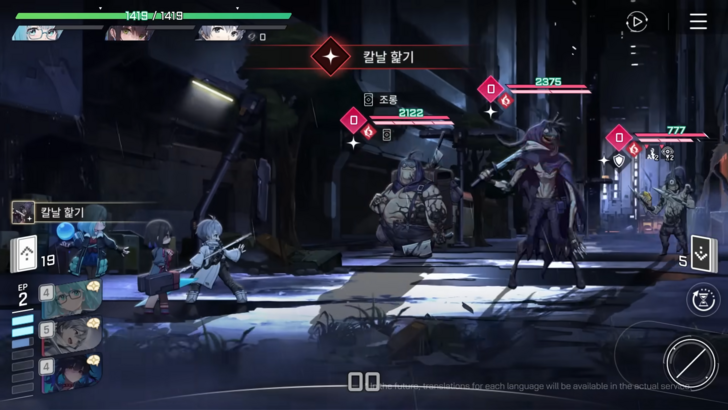728x410 pixels.
Task: Activate the round skill button above end turn
Action: 703,298
